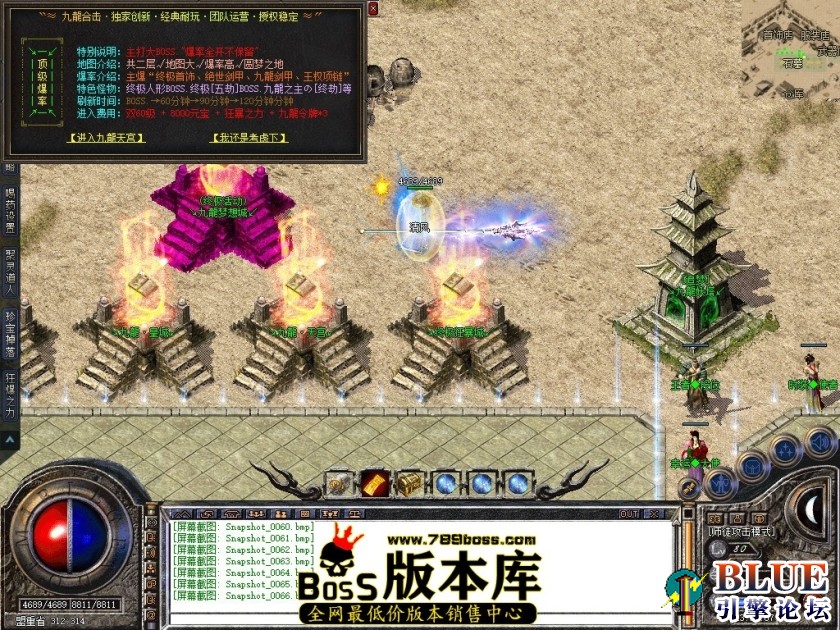
Task: Open the 狂爆之力 side menu
Action: coord(10,396)
